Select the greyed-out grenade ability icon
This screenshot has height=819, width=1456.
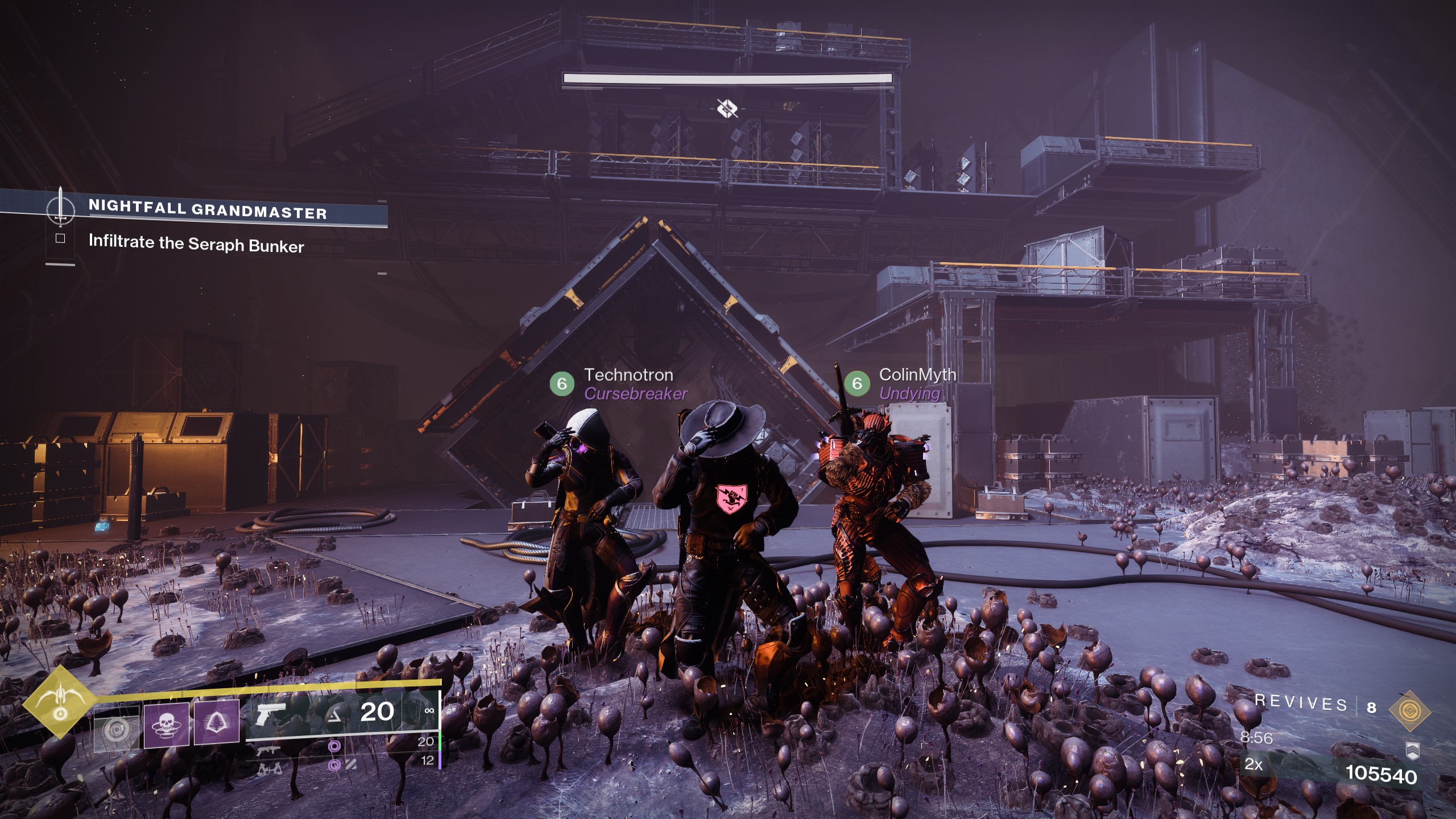(x=116, y=730)
